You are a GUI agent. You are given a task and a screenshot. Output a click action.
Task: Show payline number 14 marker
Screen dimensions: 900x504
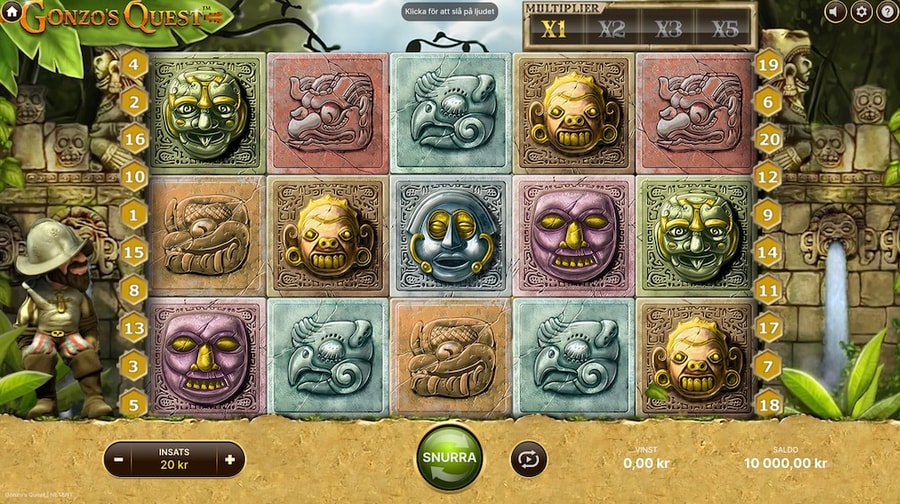pyautogui.click(x=768, y=253)
